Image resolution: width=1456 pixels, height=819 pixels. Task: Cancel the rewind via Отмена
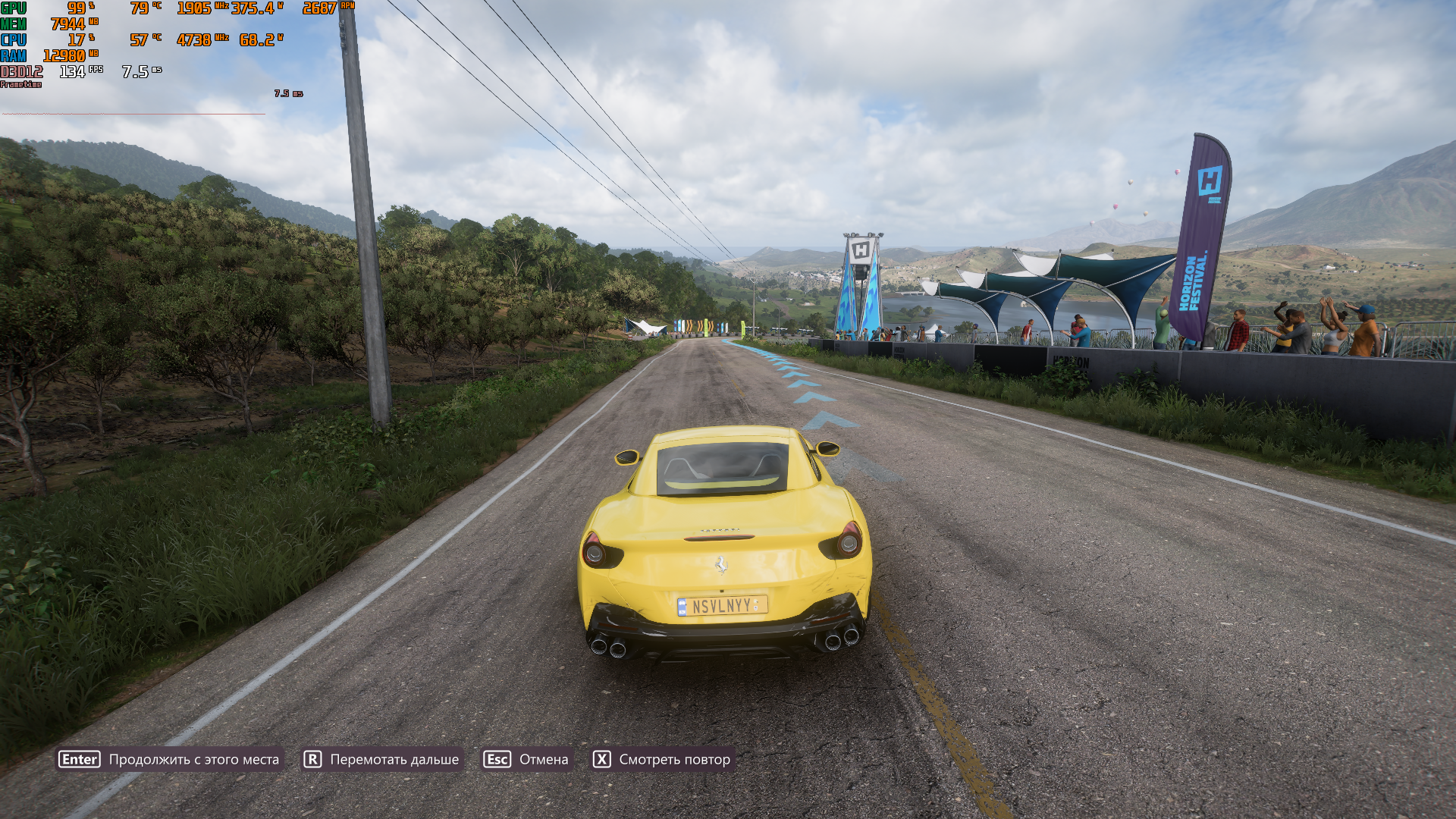(x=526, y=759)
